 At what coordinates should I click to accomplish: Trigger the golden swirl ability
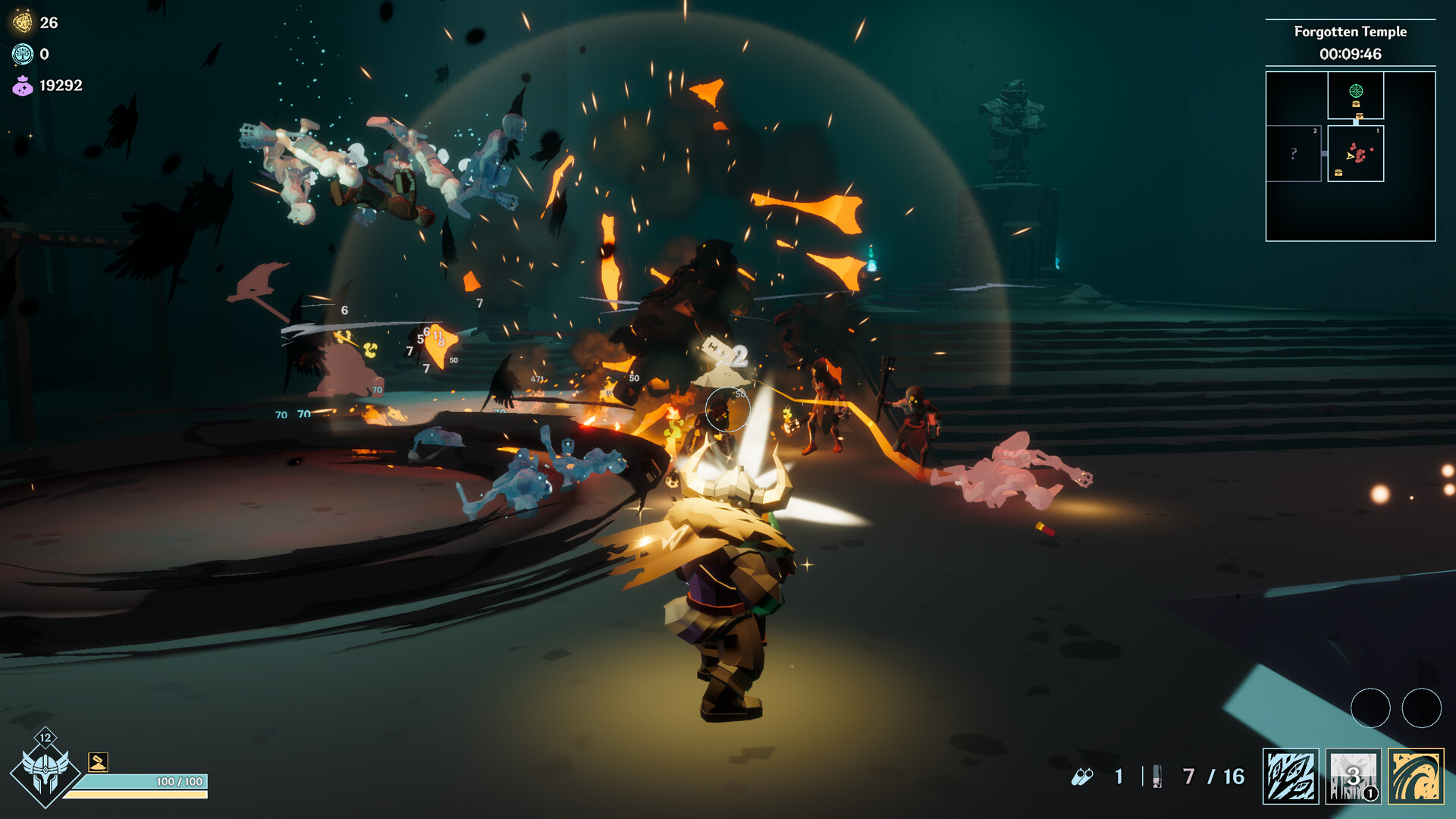[x=1416, y=776]
